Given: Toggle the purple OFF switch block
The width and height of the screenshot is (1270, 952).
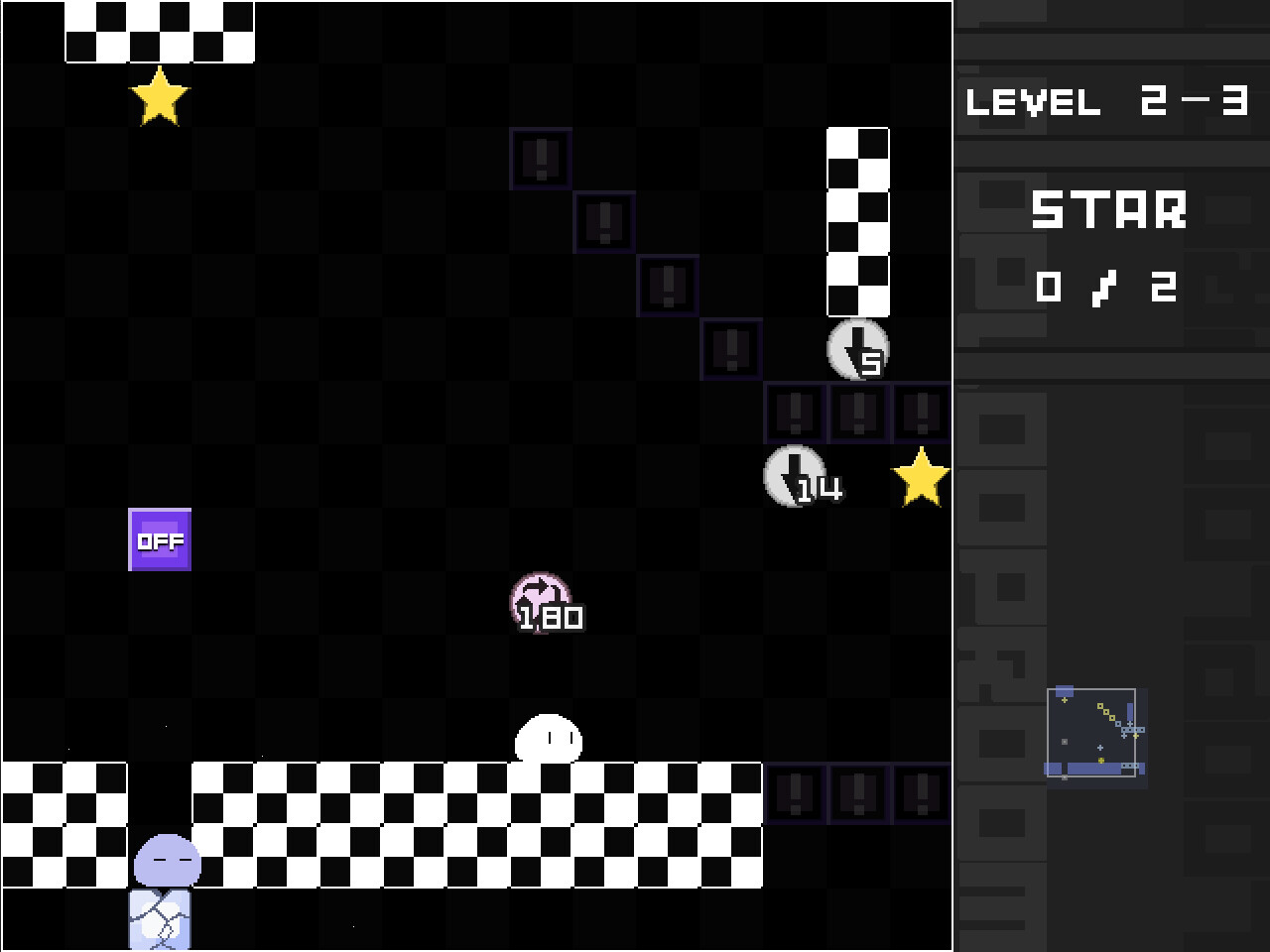Looking at the screenshot, I should 160,540.
